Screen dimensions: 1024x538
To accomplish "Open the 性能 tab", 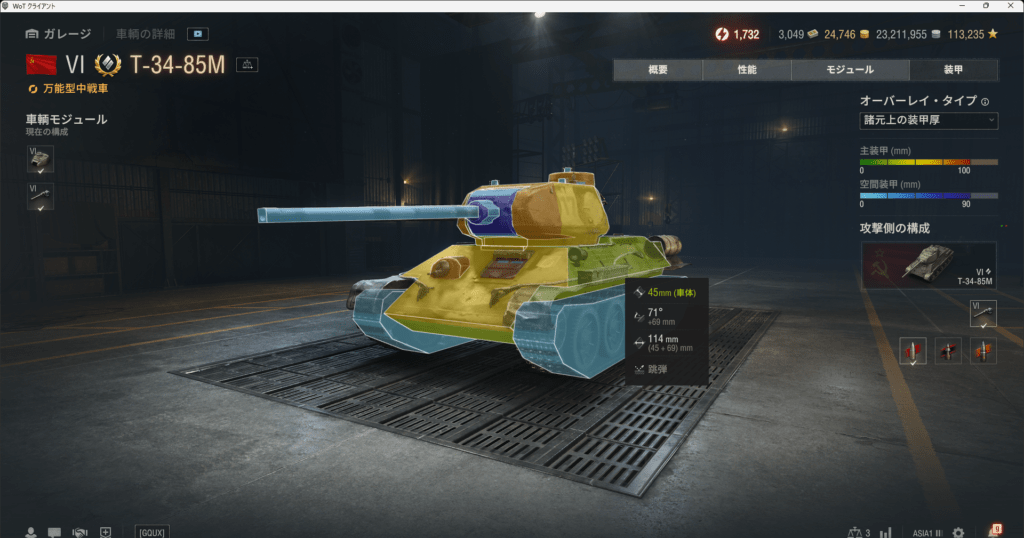I will [747, 70].
